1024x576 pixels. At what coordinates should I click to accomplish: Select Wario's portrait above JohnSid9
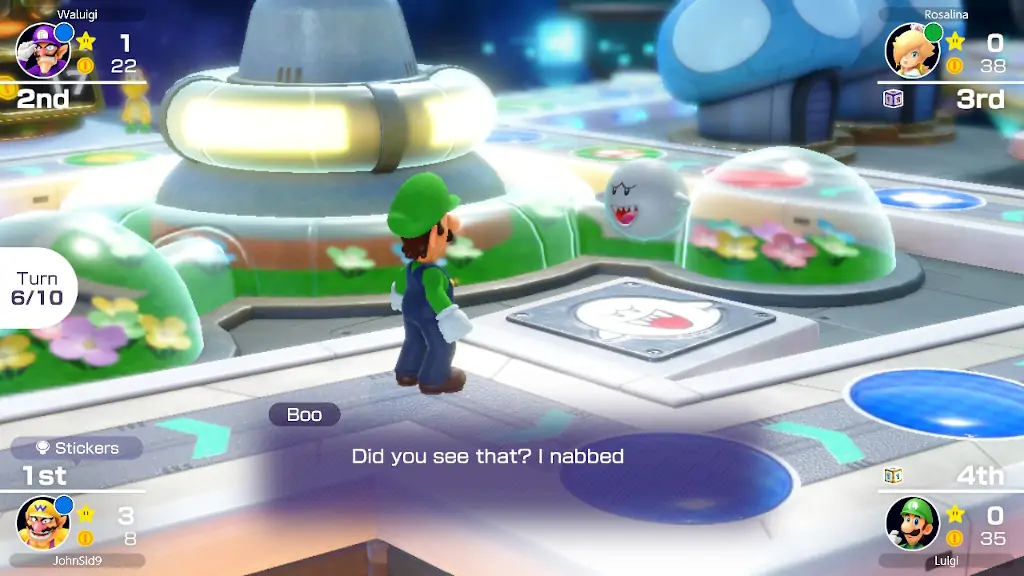(43, 522)
